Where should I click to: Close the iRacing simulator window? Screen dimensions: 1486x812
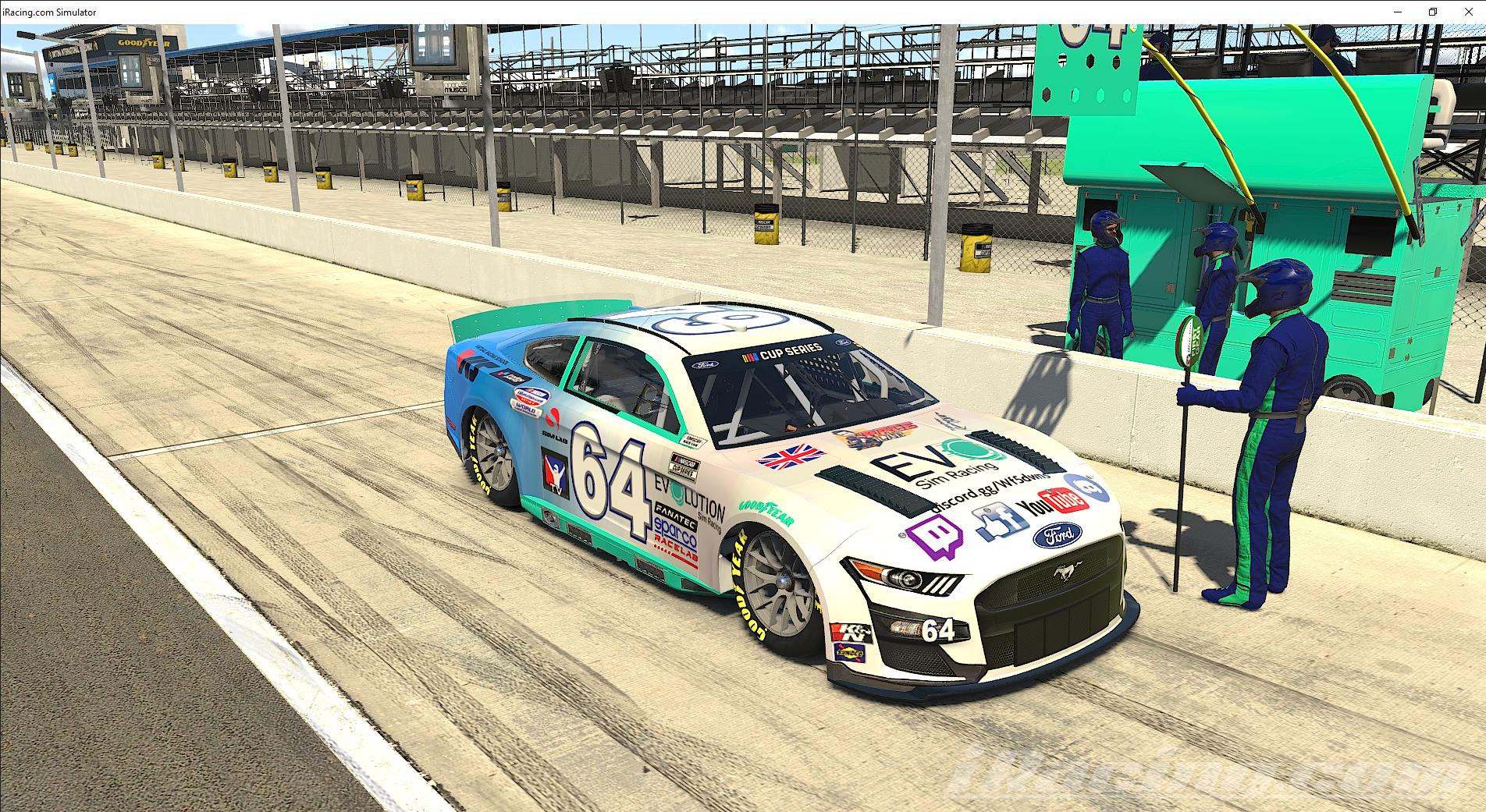[1468, 12]
